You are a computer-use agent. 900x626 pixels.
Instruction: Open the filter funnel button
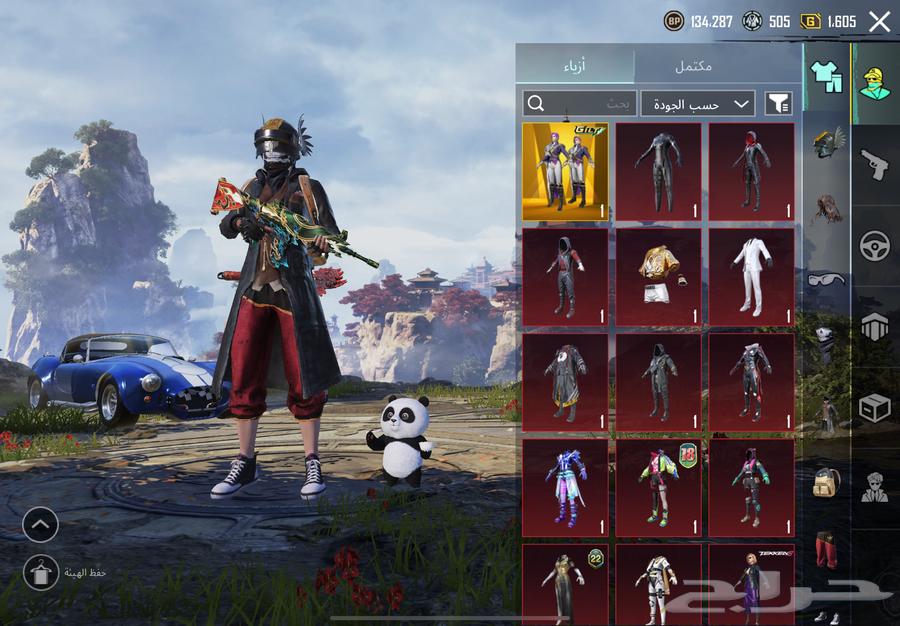(x=778, y=103)
